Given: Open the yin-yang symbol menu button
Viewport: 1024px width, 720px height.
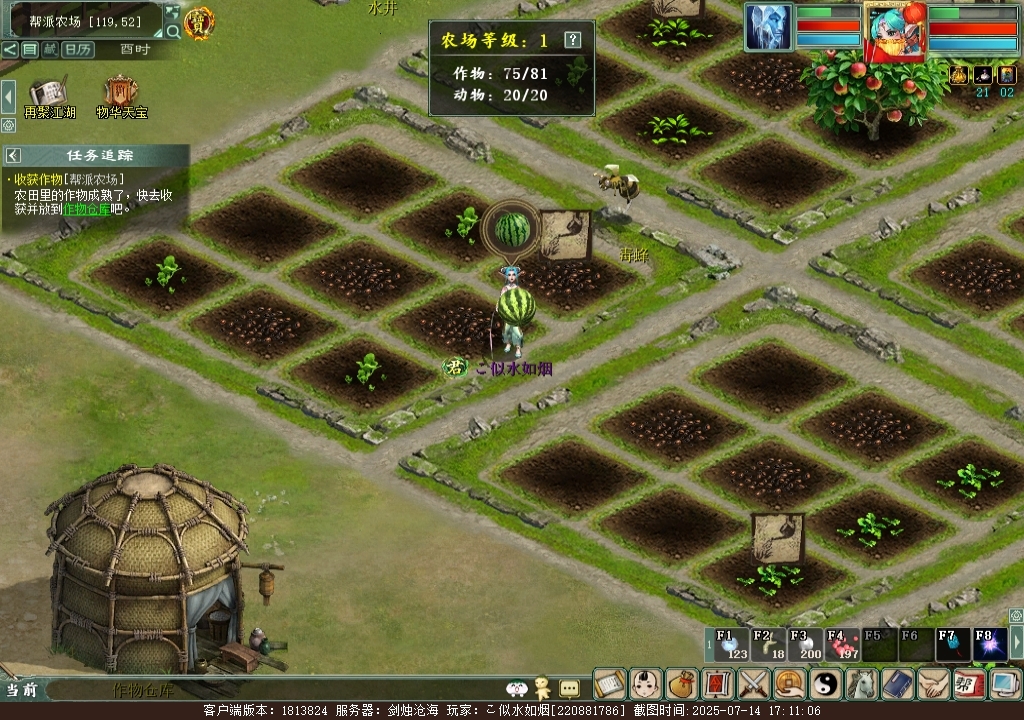Looking at the screenshot, I should point(824,684).
